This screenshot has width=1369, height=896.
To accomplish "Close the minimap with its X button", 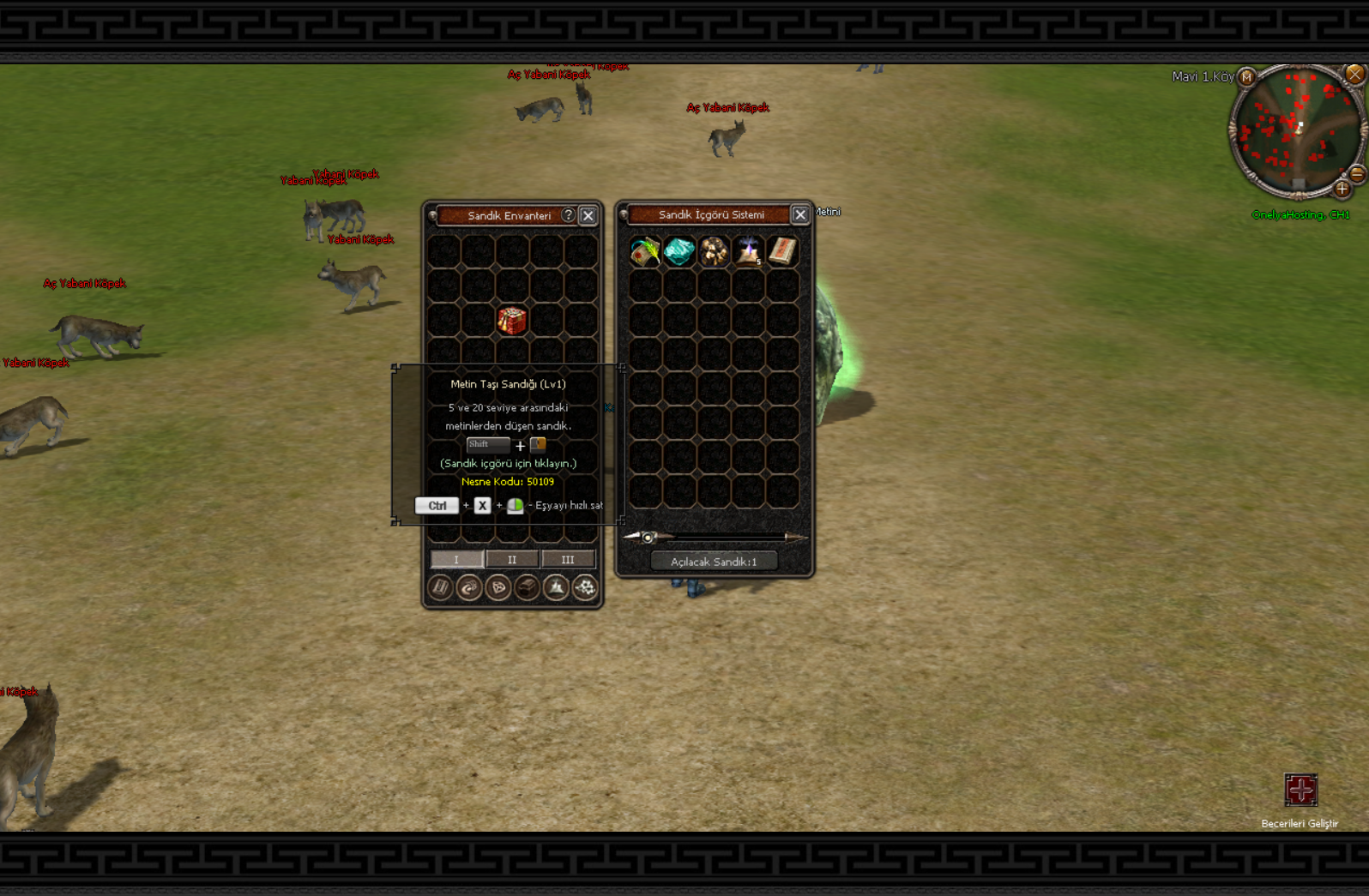I will [1354, 75].
